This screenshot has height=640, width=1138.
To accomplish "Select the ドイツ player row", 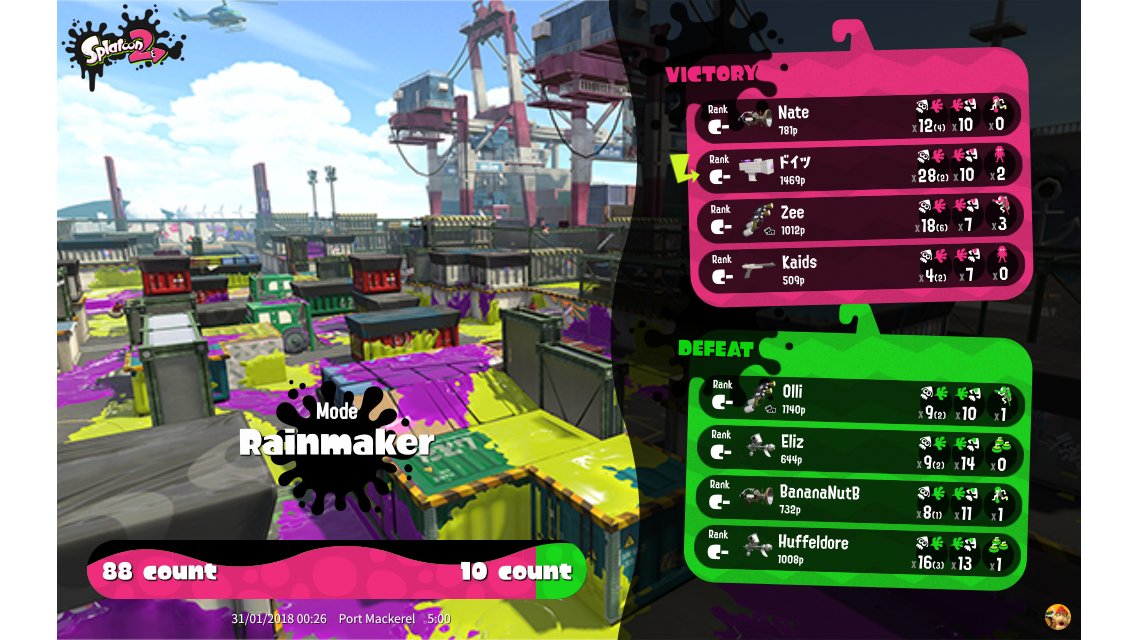I will click(858, 168).
